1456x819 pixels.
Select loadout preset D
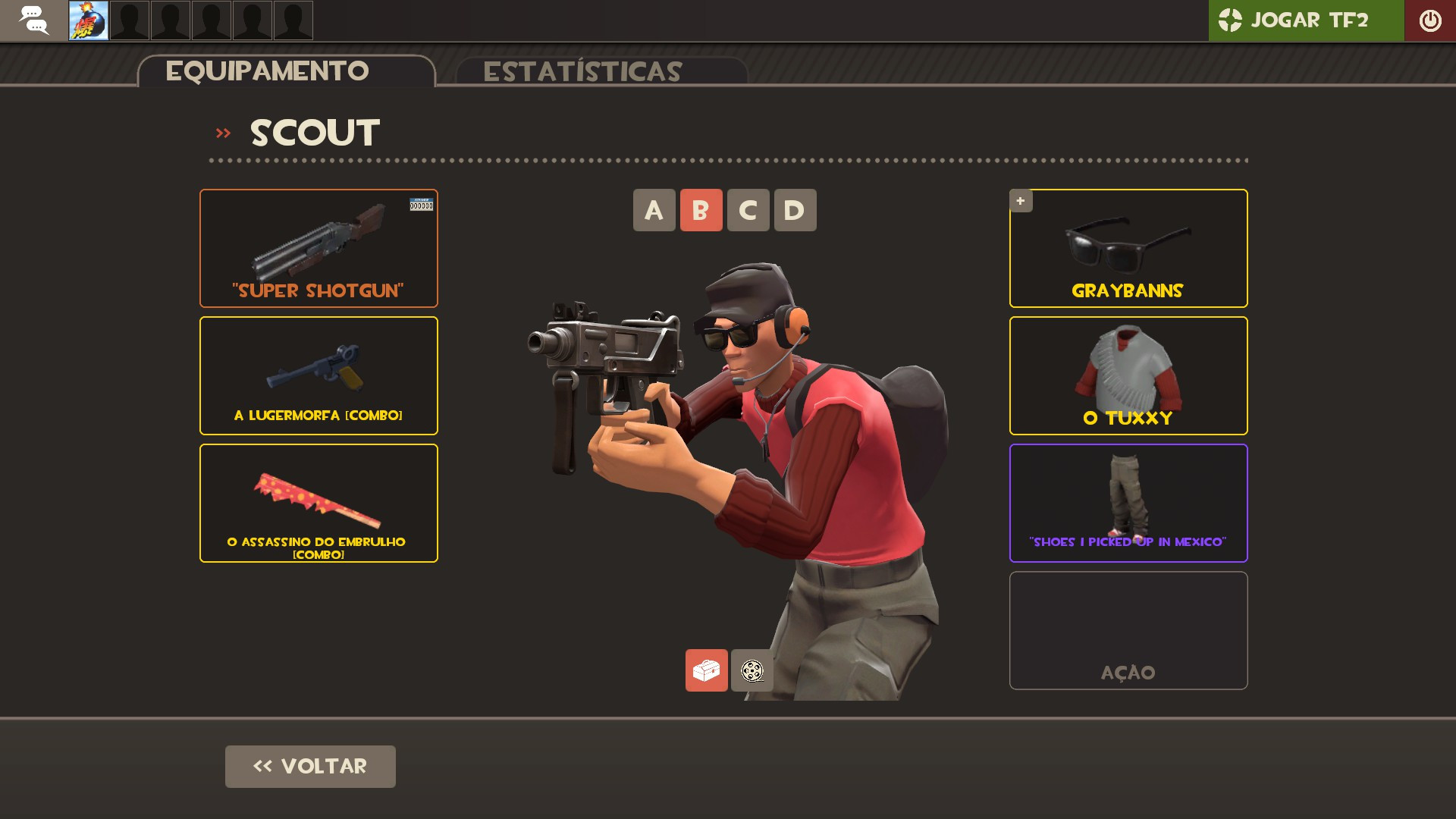pyautogui.click(x=795, y=210)
